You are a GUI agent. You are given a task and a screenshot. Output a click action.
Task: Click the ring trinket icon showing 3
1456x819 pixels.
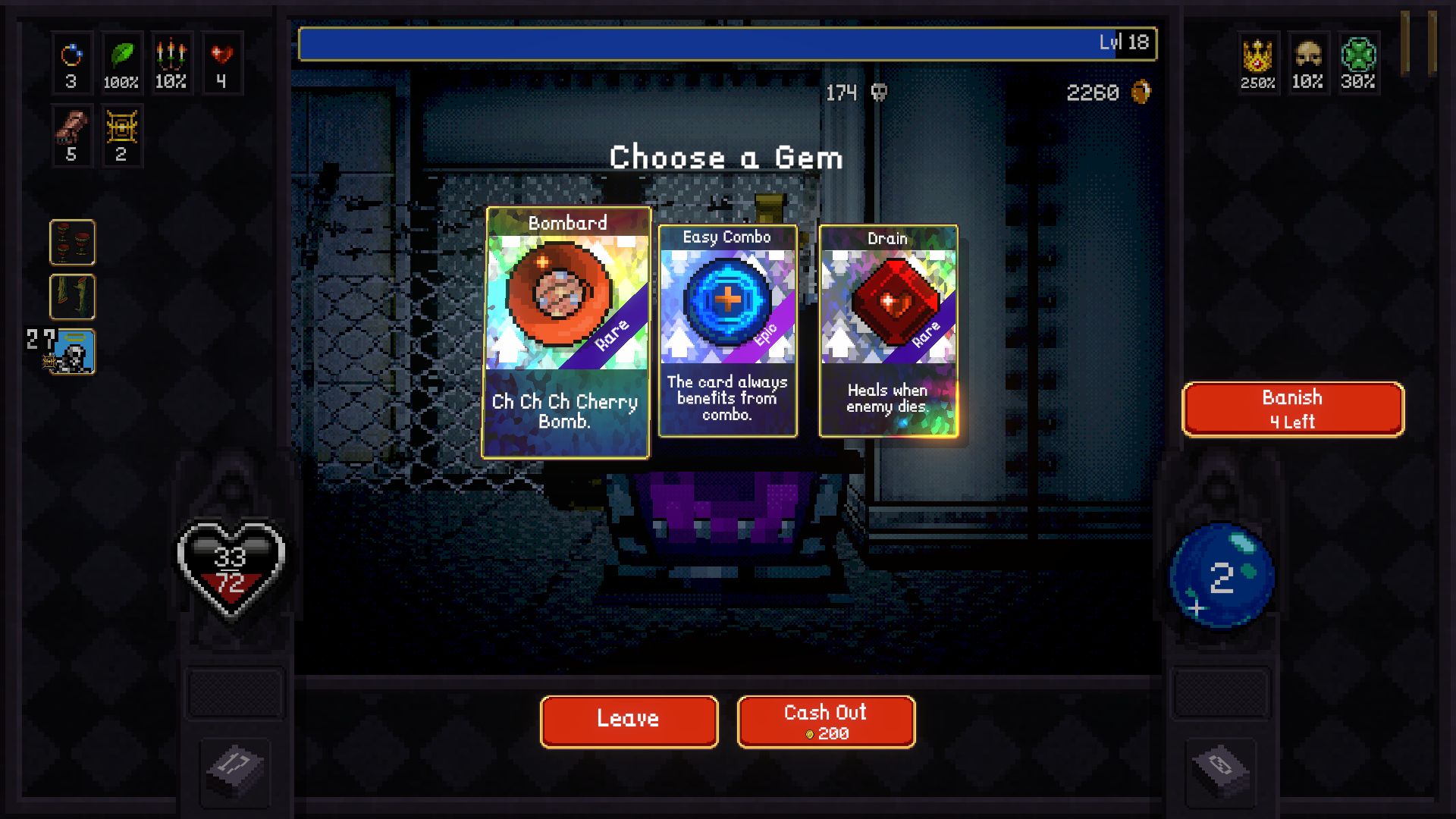coord(72,63)
